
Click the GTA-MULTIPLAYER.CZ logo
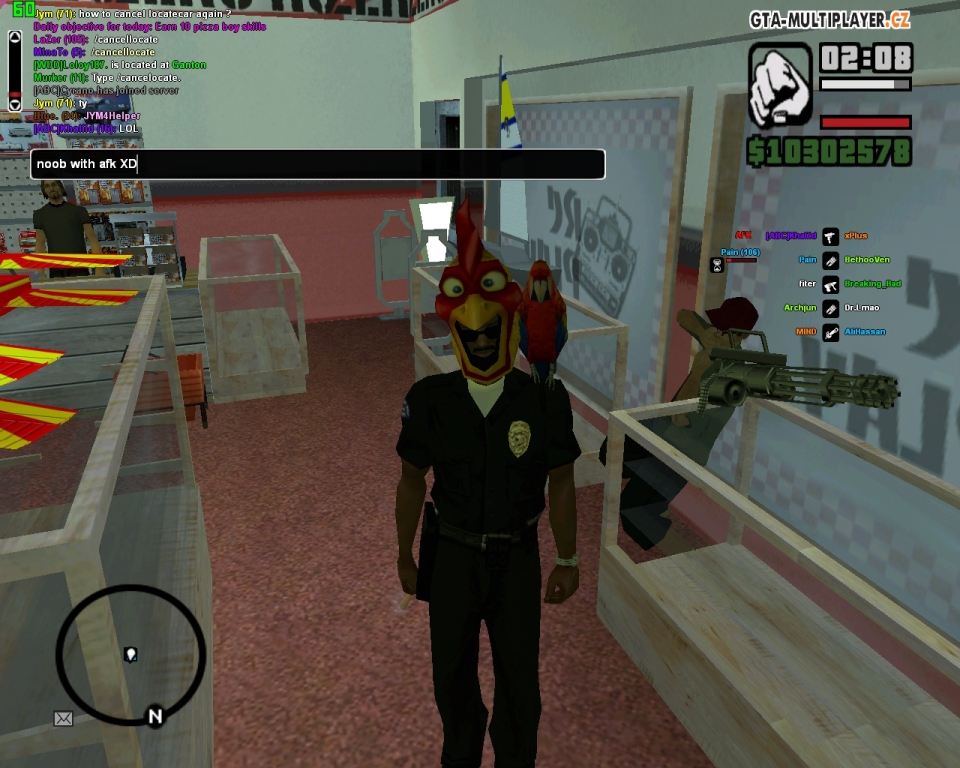pyautogui.click(x=830, y=20)
